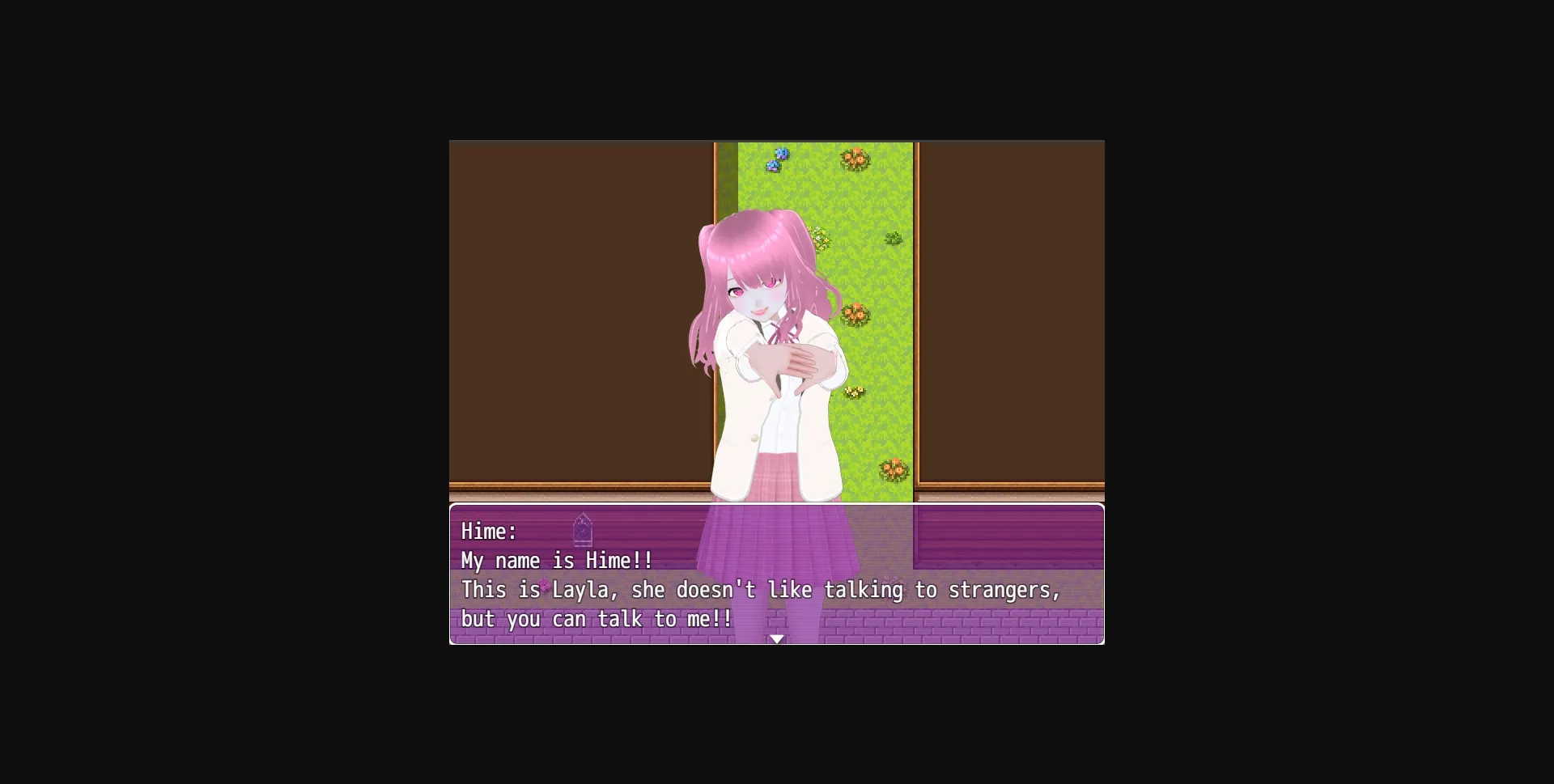Screen dimensions: 1554x784
Task: Click the white continue arrow to advance dialogue
Action: point(777,638)
